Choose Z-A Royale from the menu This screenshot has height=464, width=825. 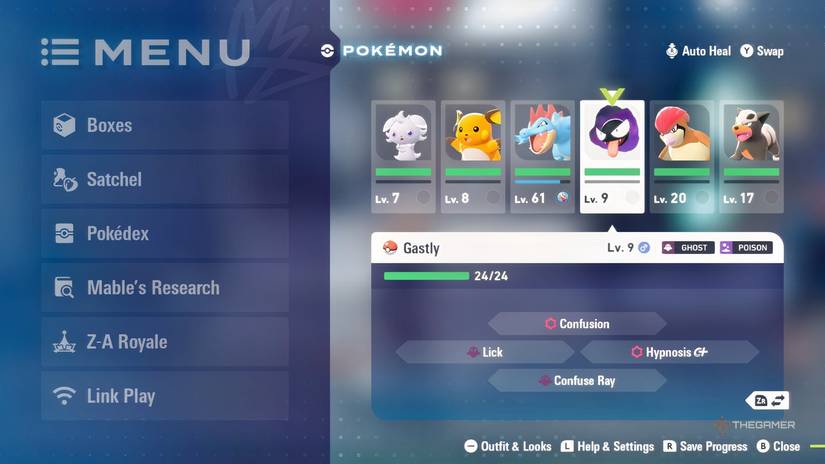tap(165, 342)
